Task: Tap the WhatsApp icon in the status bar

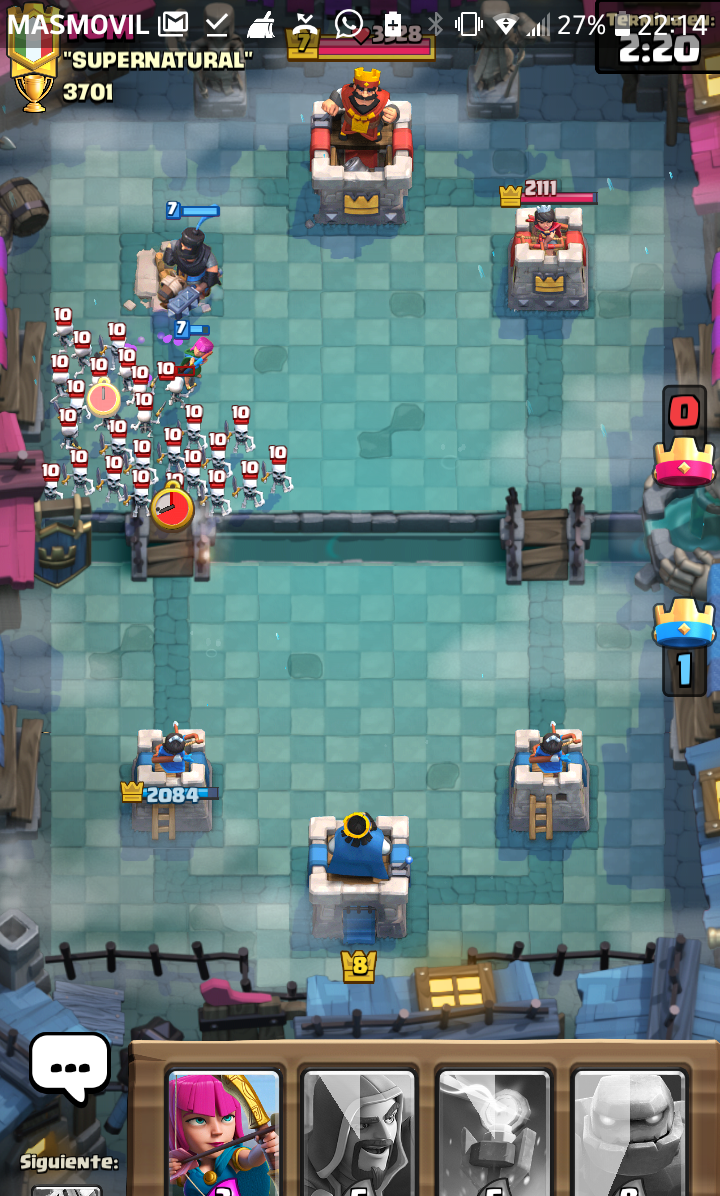Action: (x=349, y=23)
